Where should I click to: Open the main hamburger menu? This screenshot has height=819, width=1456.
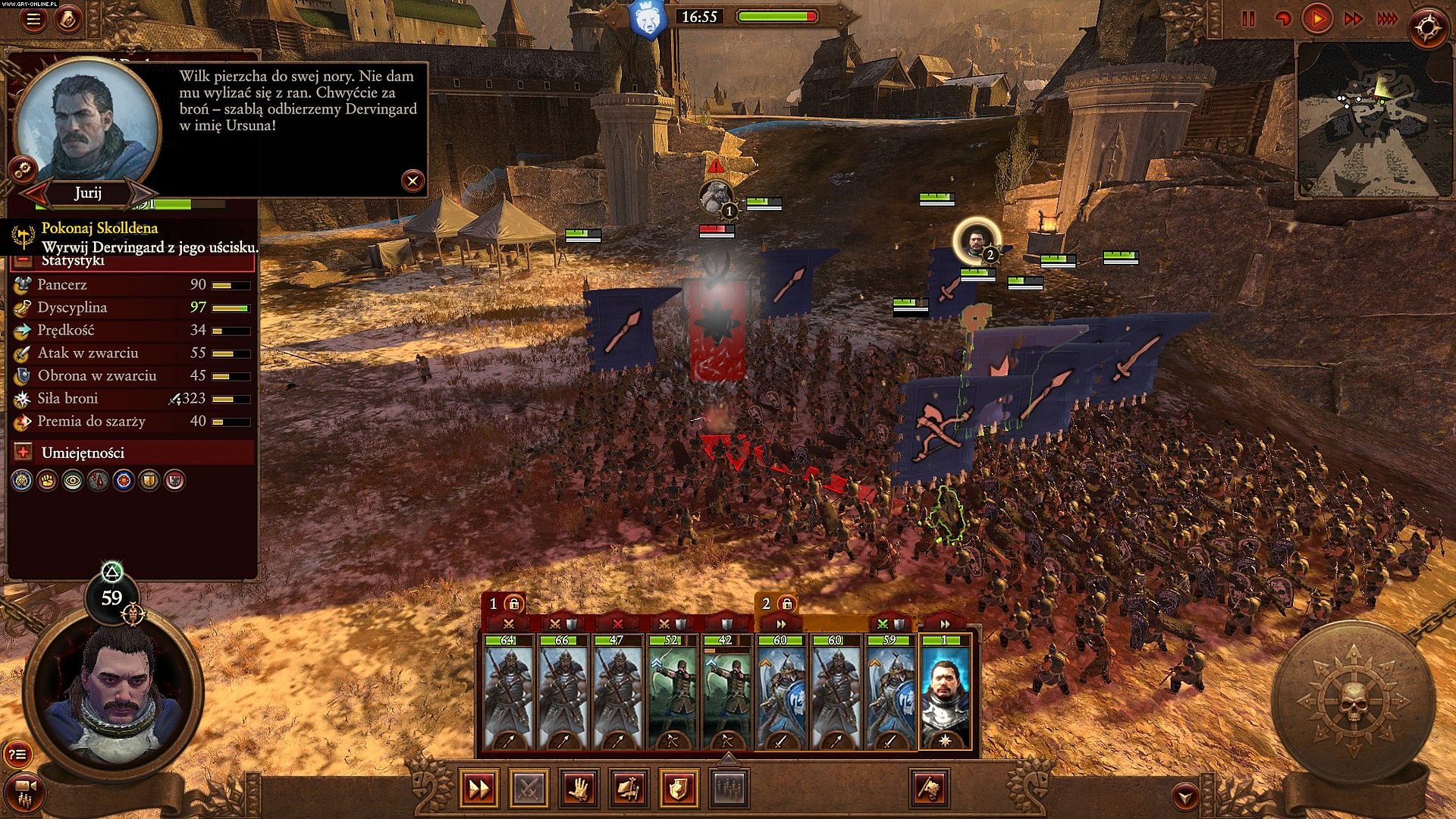coord(33,20)
